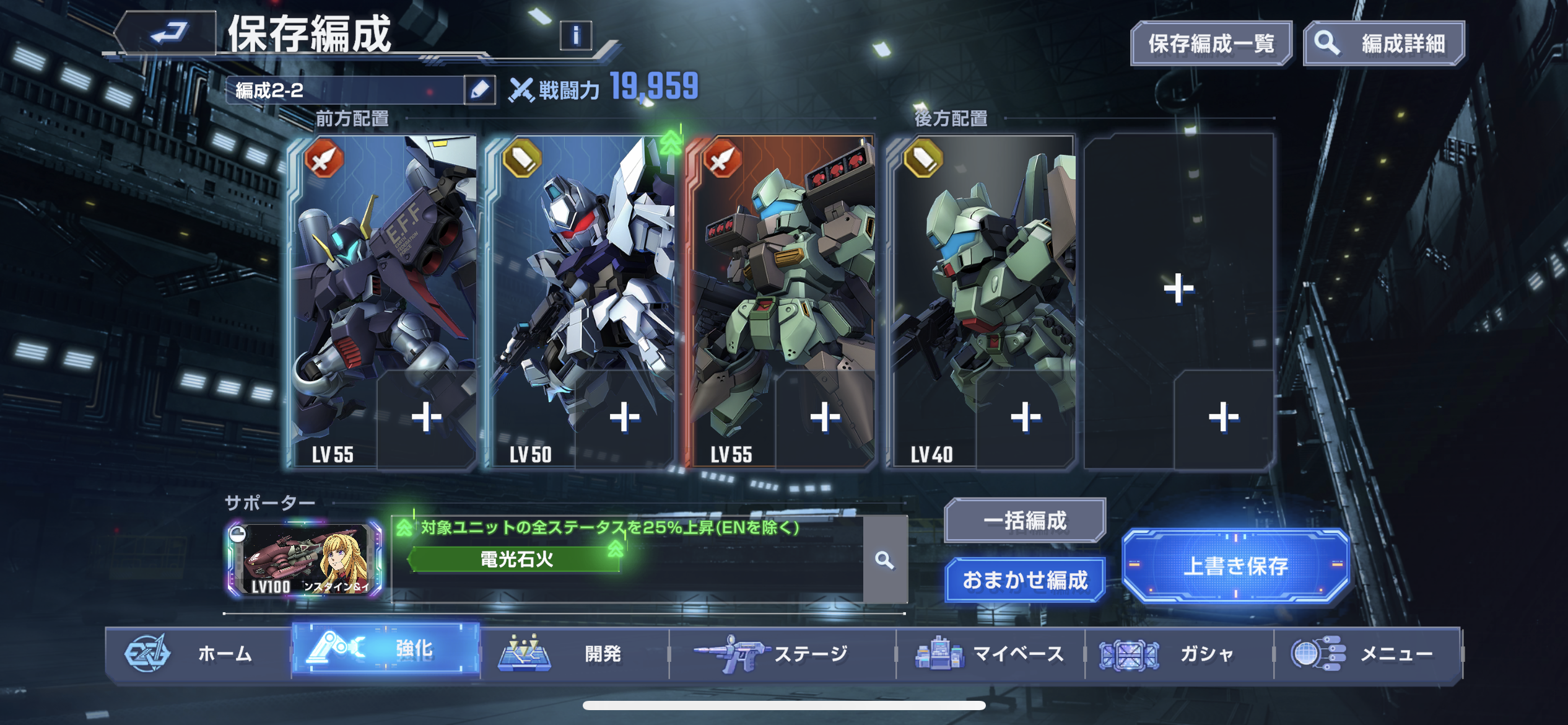Save with 上書き保存 overwrite button

1235,565
